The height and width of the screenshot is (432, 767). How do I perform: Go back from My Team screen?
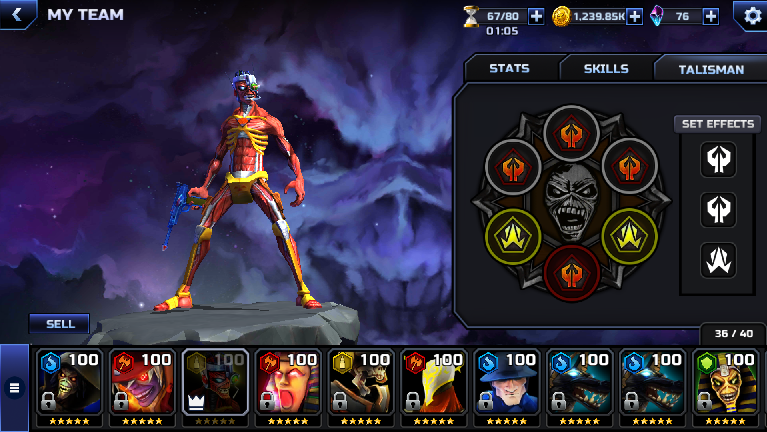tap(16, 15)
